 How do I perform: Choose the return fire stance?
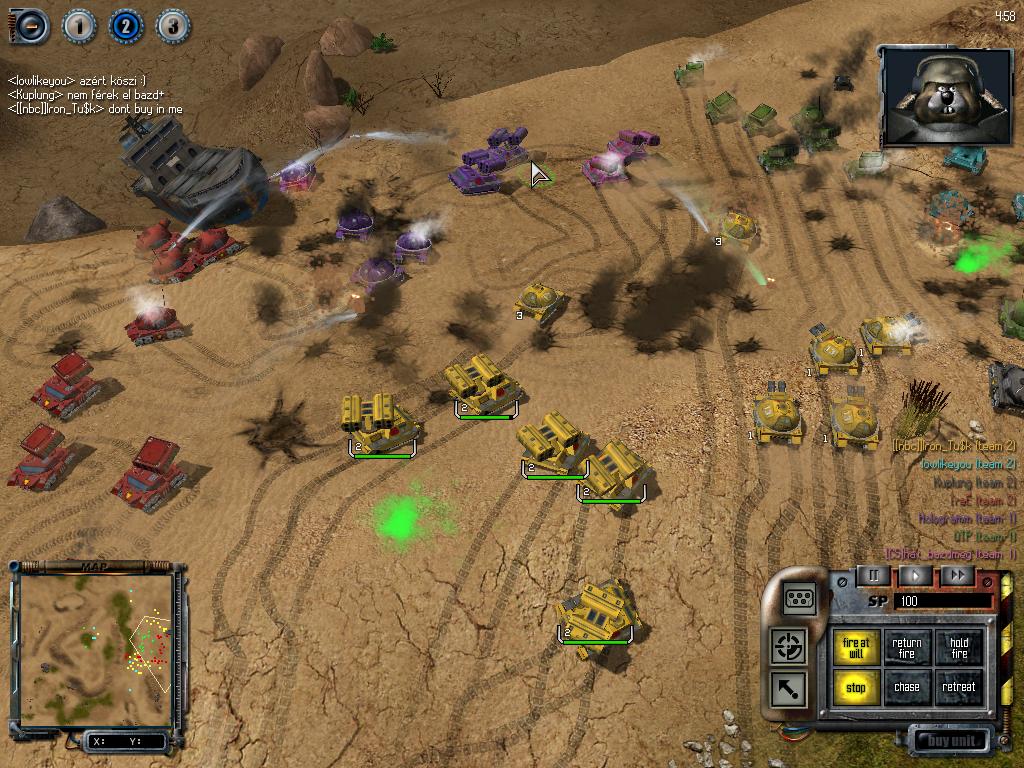pyautogui.click(x=907, y=648)
